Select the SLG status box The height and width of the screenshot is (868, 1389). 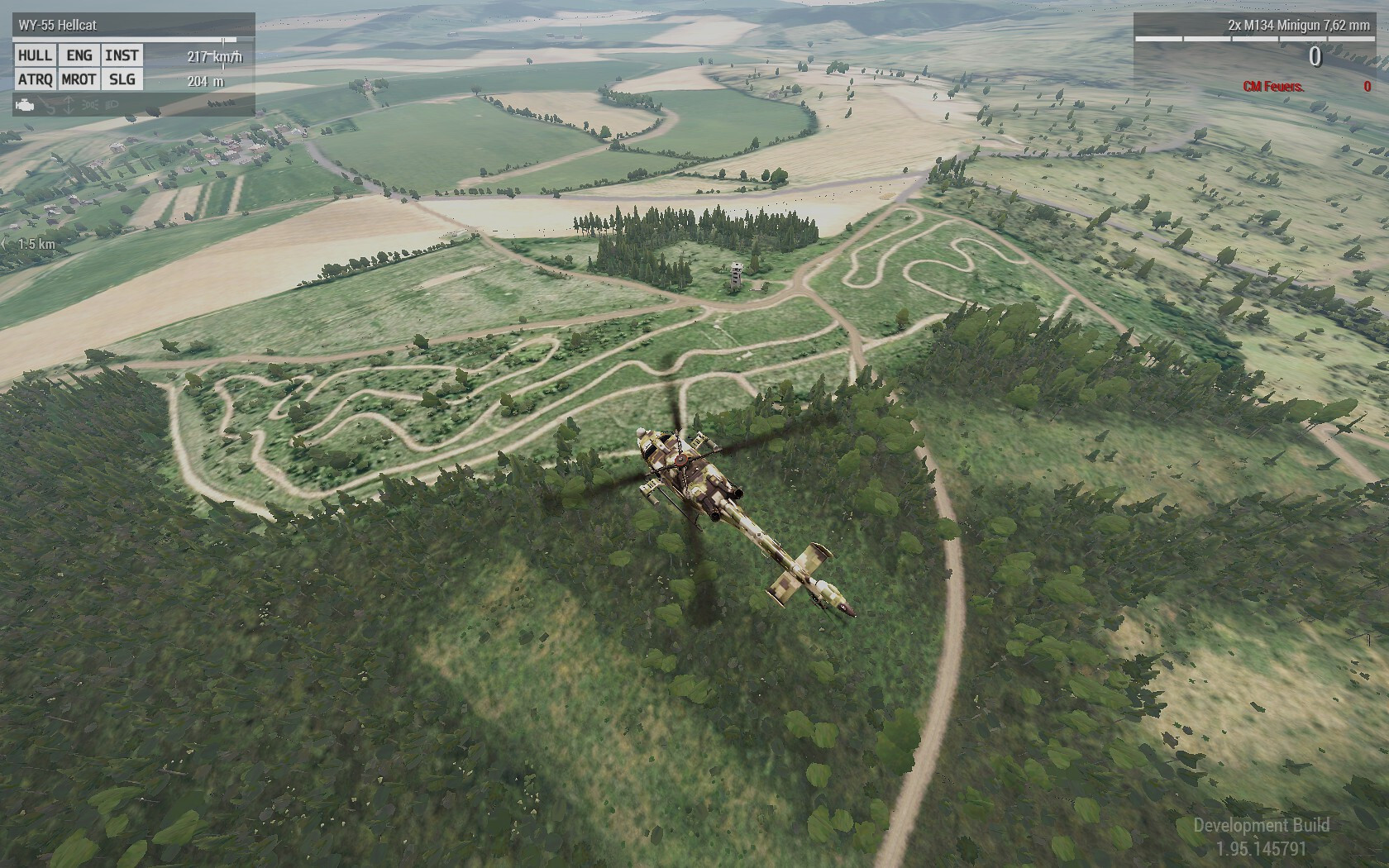(x=122, y=79)
